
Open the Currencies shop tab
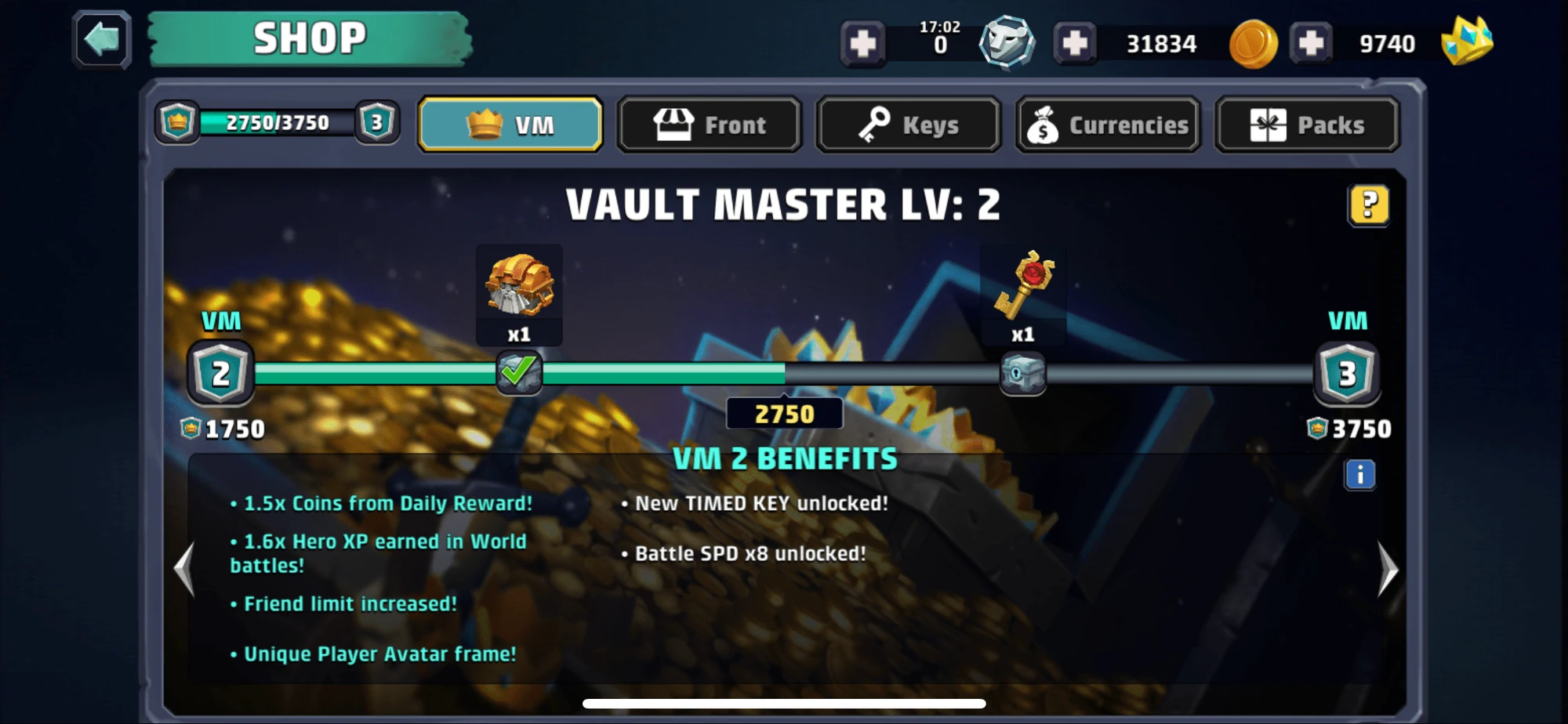click(1107, 124)
